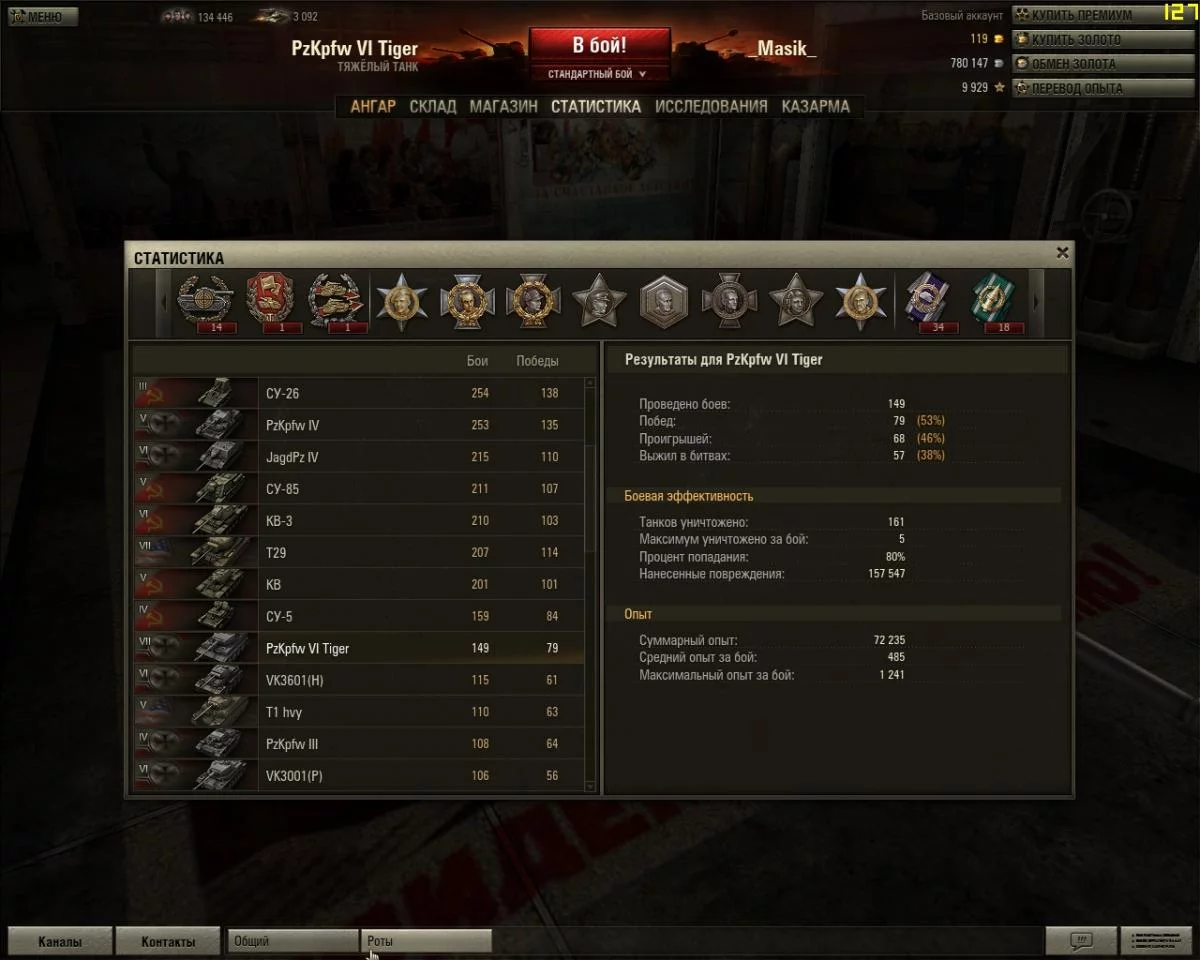Open the Склад tab
The width and height of the screenshot is (1200, 960).
point(433,106)
